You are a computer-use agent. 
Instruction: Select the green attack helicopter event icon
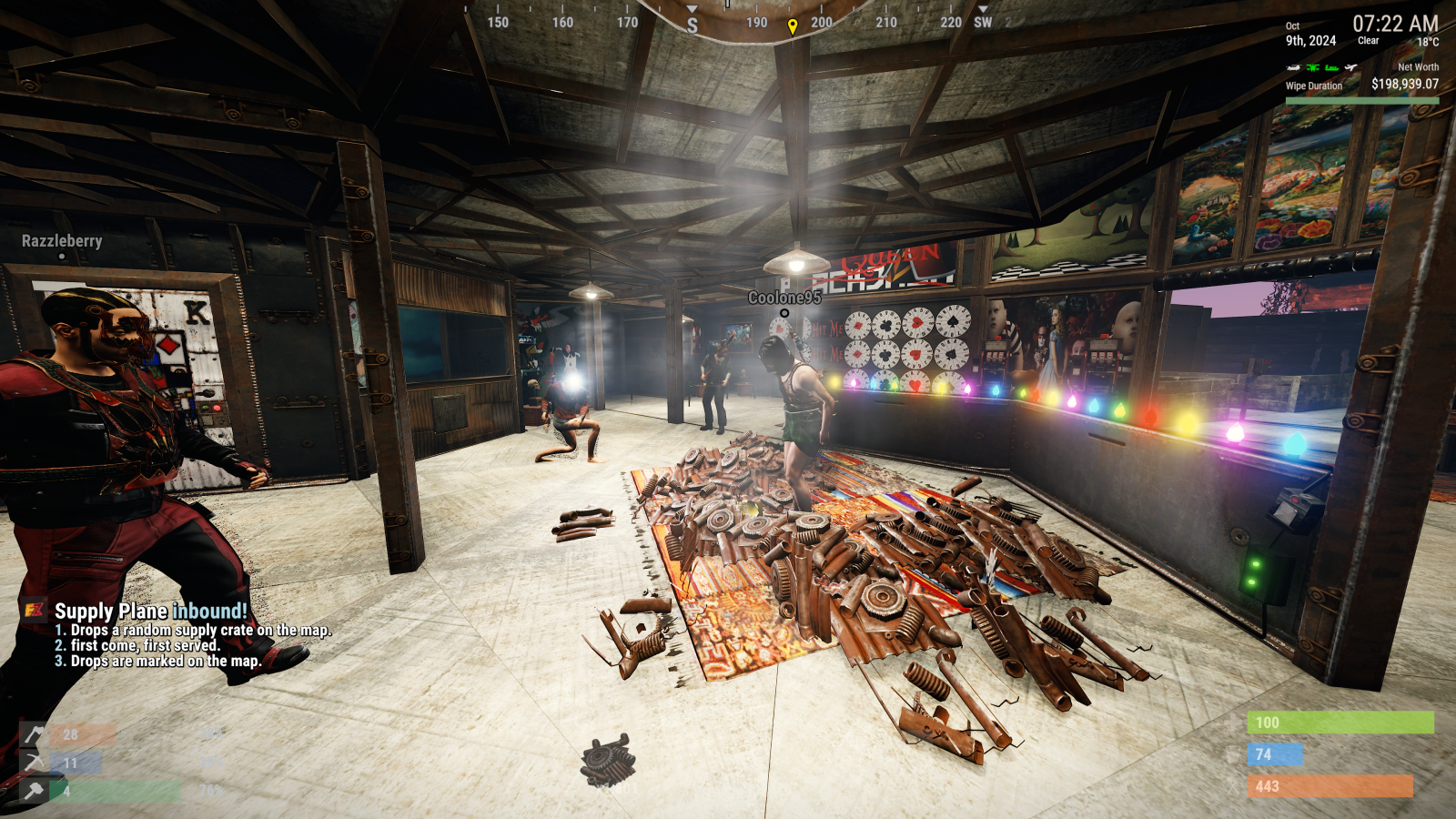pos(1312,67)
